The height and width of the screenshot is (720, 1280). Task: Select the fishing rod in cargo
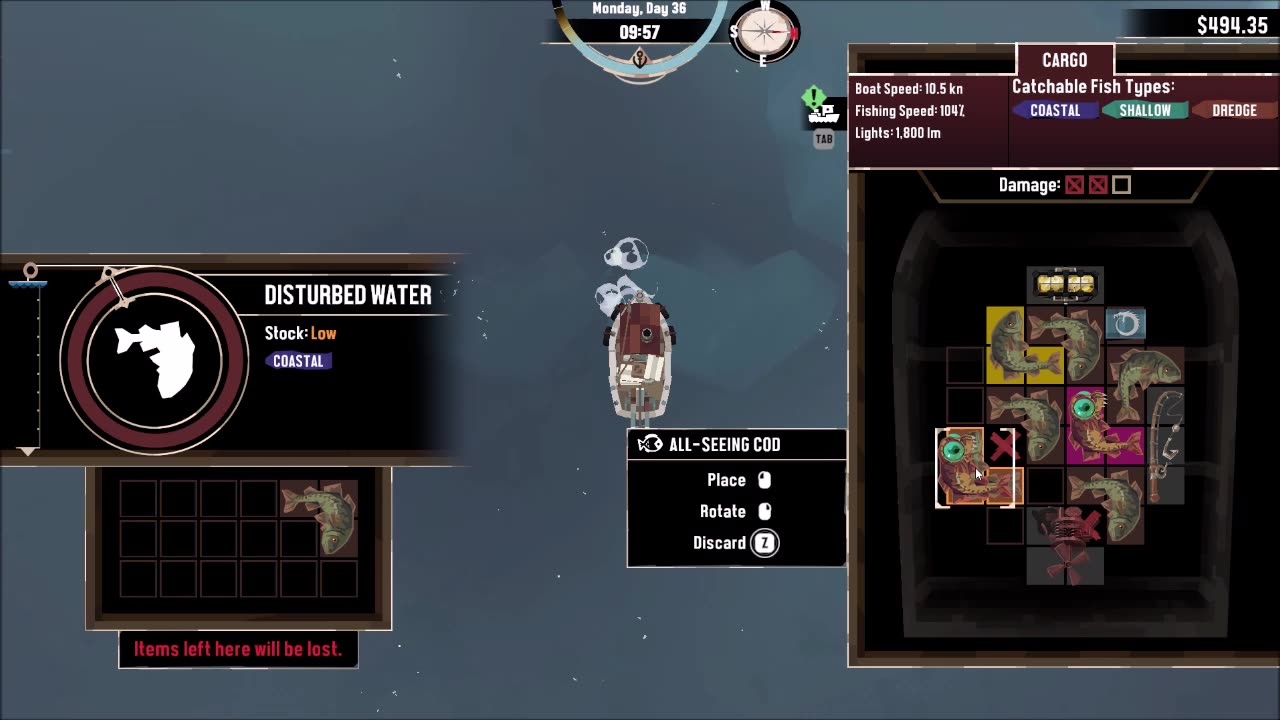(x=1164, y=445)
